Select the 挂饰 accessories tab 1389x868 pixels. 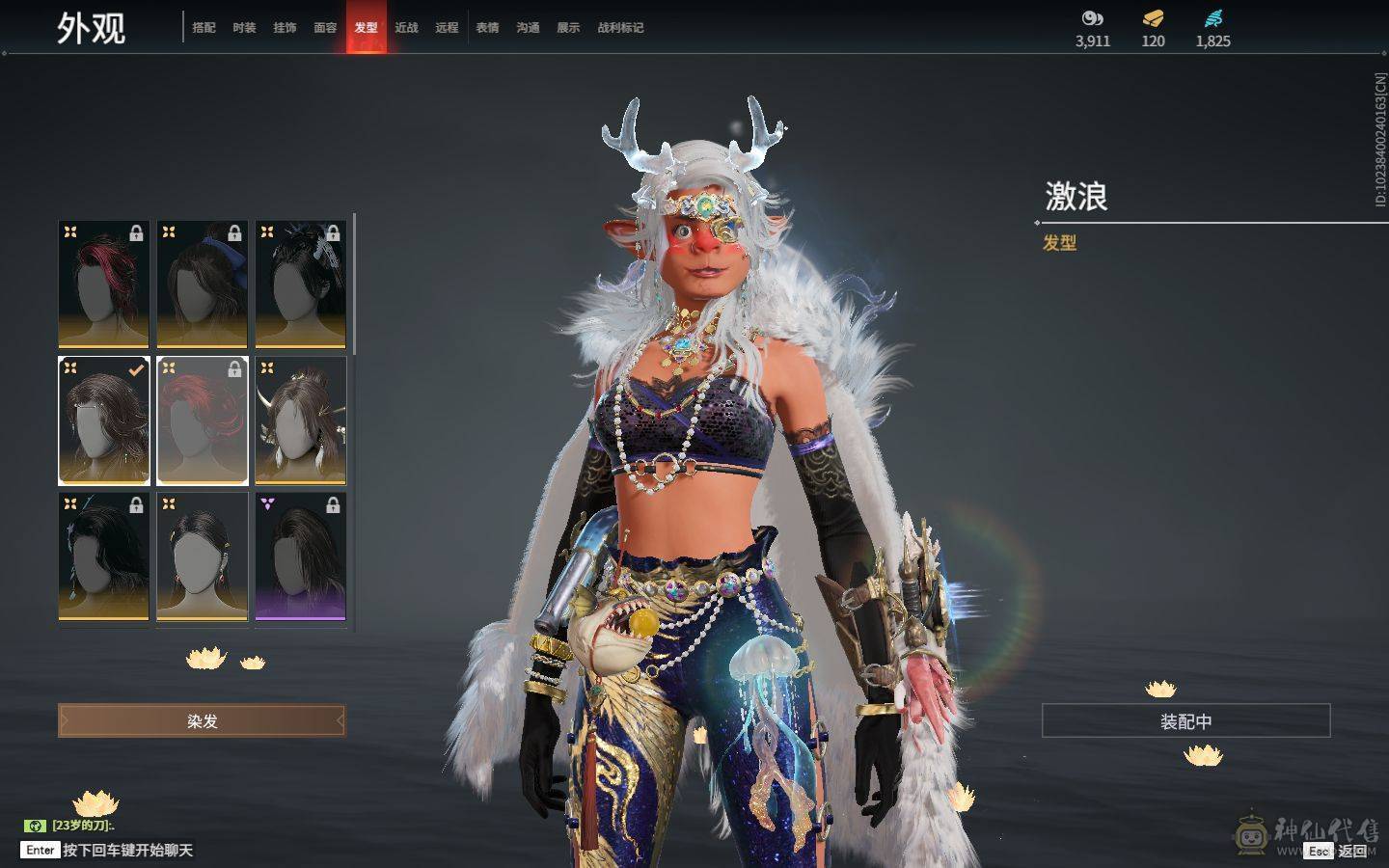(285, 28)
